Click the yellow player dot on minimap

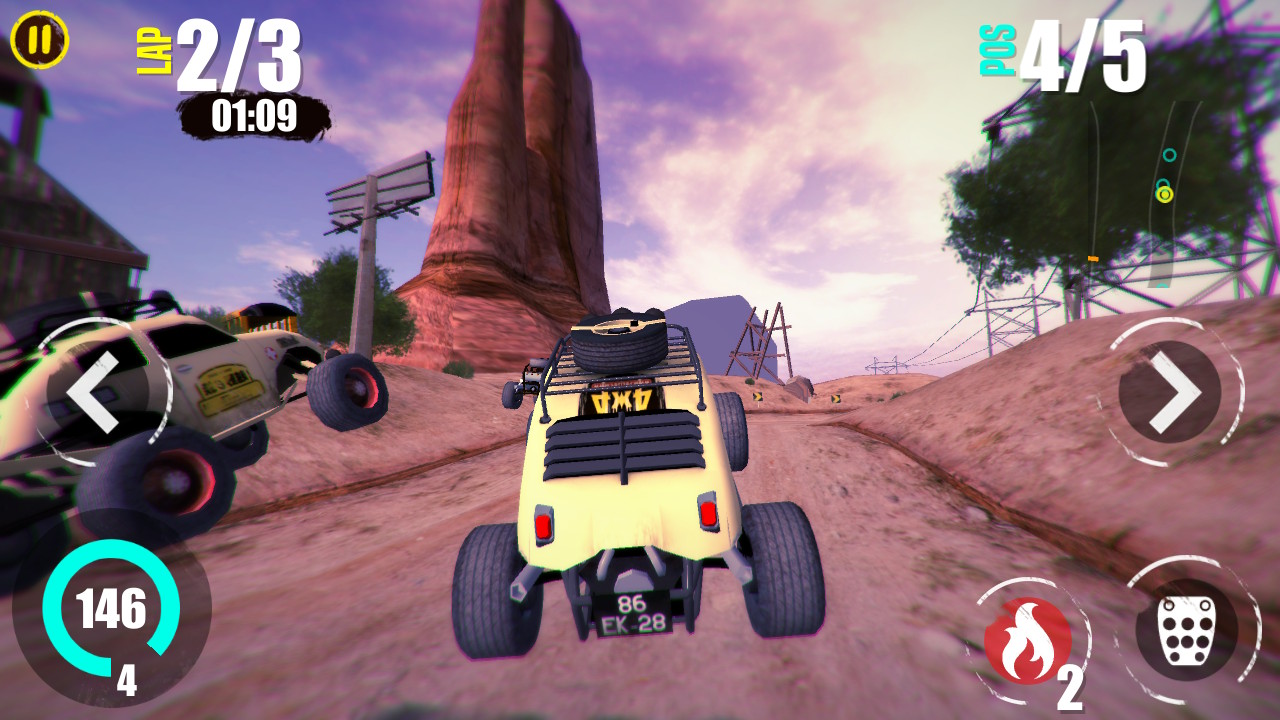point(1165,195)
